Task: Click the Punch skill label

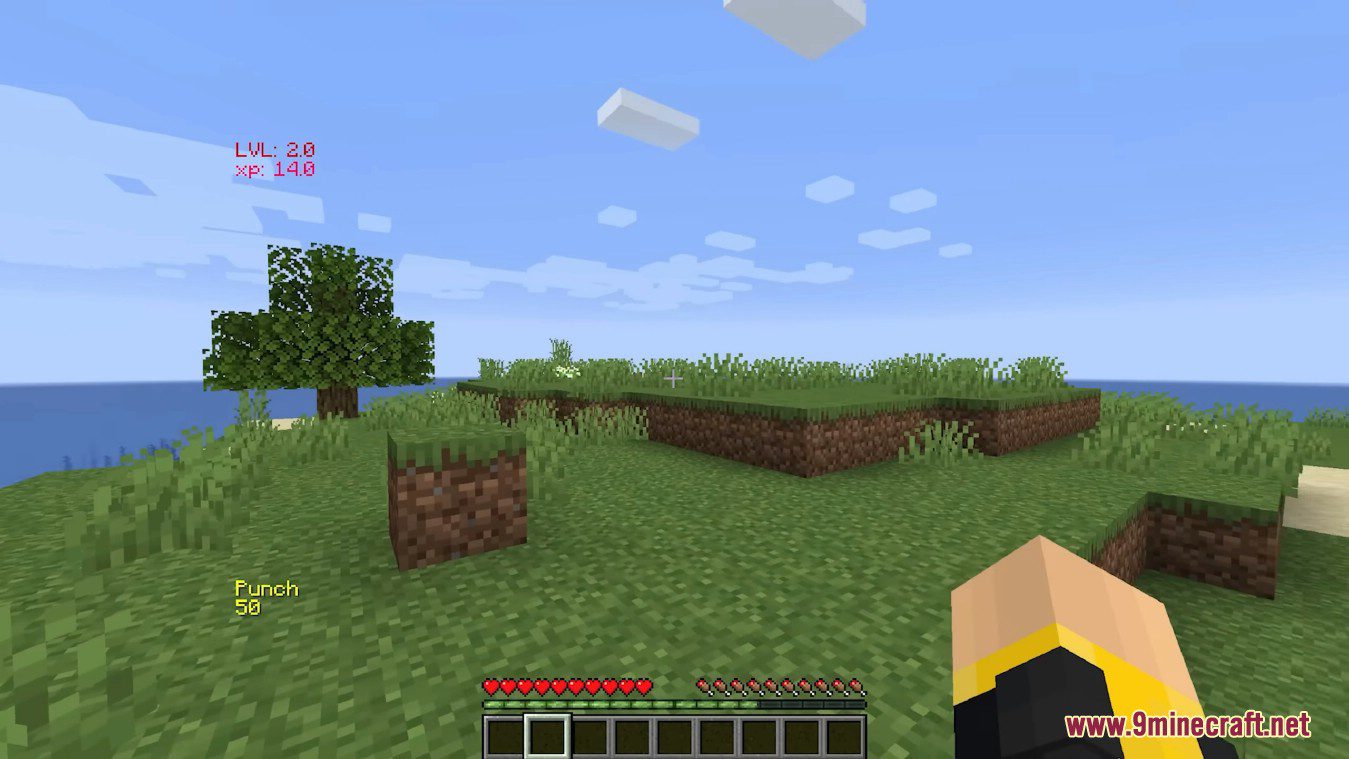Action: pyautogui.click(x=266, y=589)
